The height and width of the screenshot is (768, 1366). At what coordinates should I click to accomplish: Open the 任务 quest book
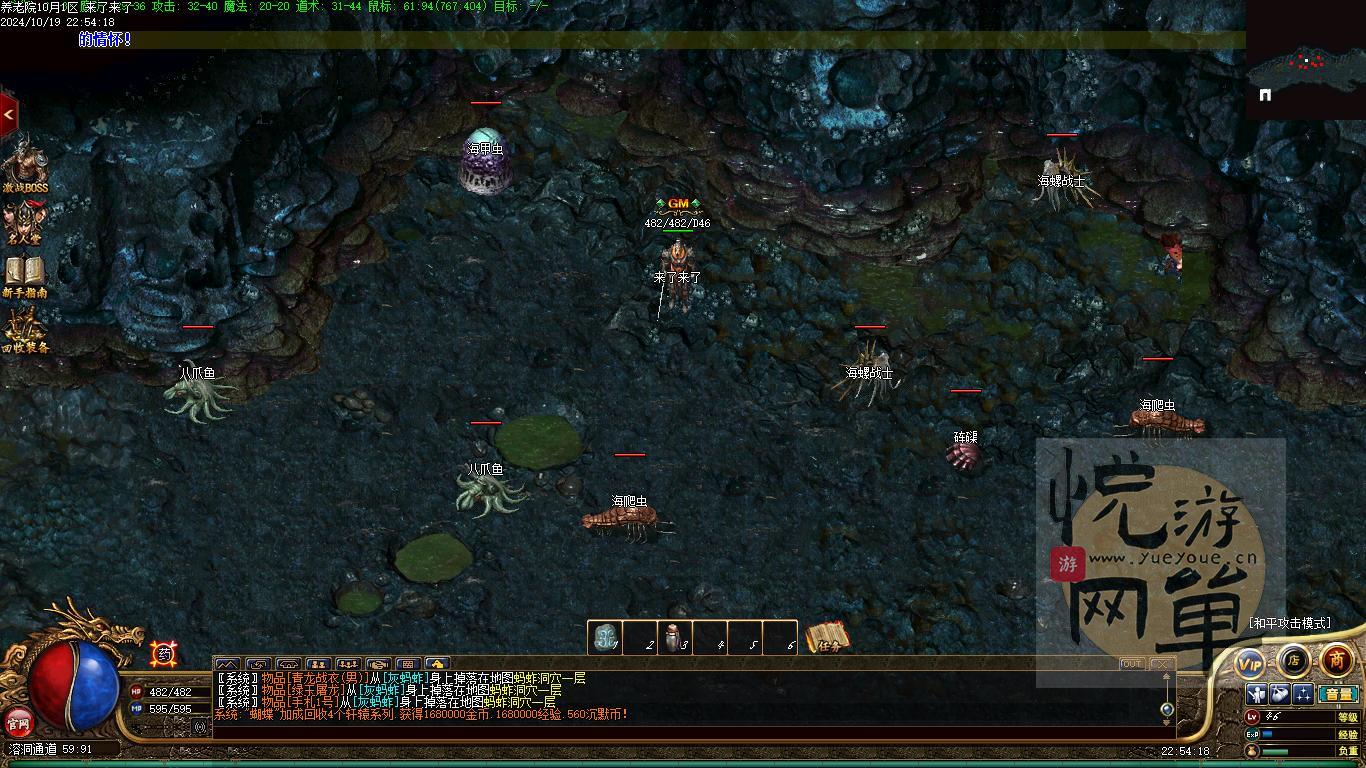click(829, 637)
